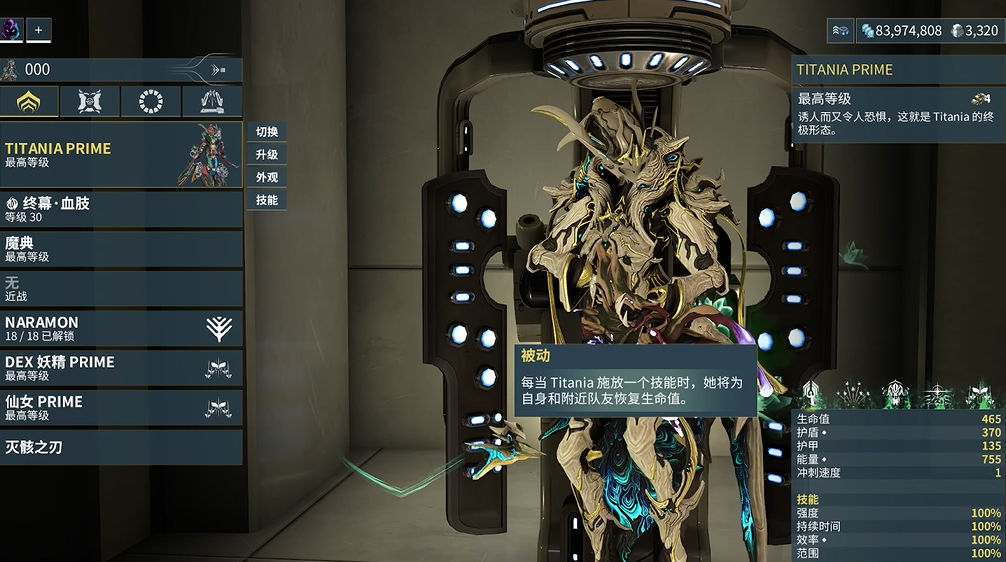Click the plus button beside the avatar
The height and width of the screenshot is (562, 1006).
tap(39, 30)
